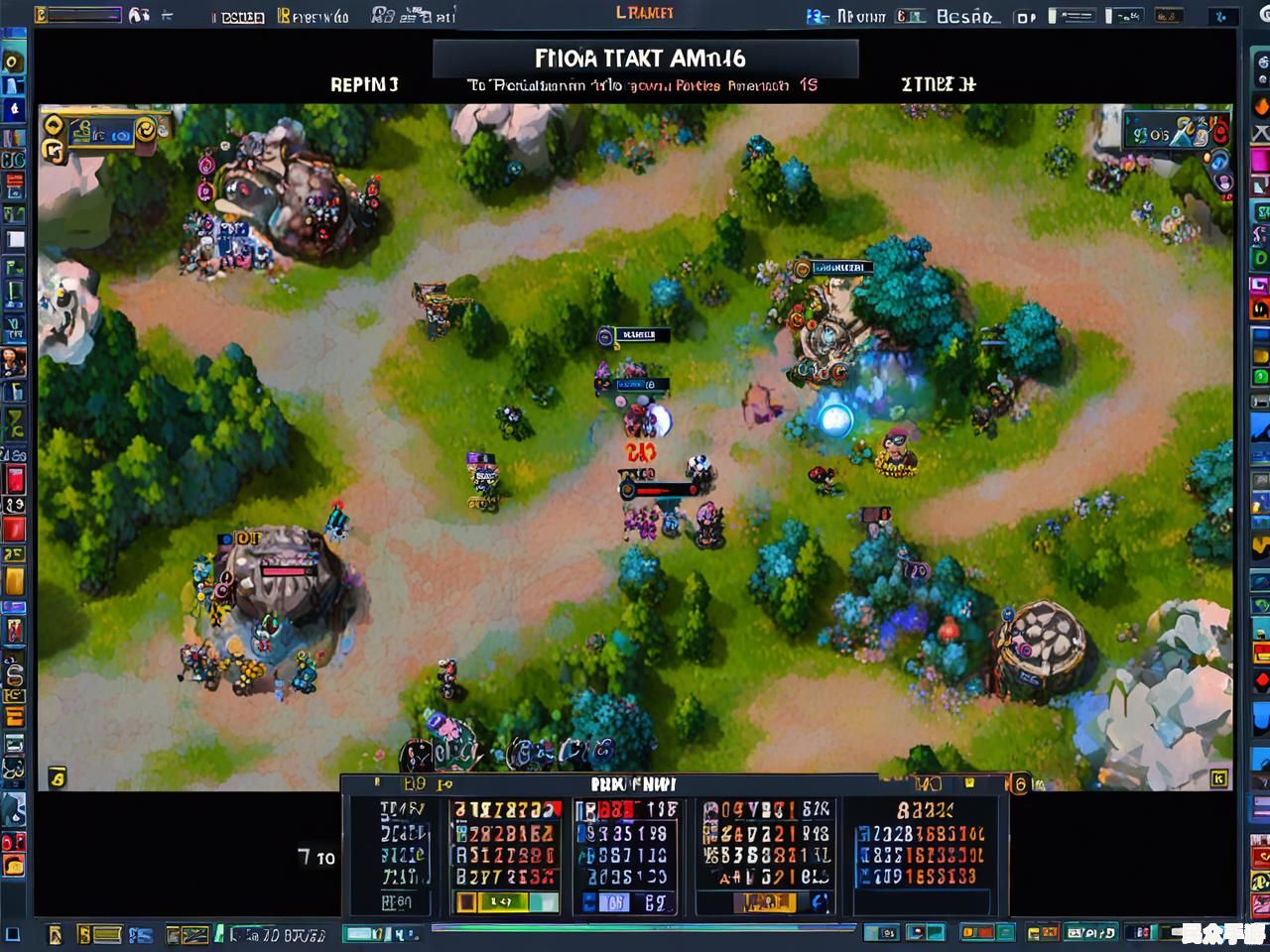Select the character portrait in left sidebar

[14, 361]
